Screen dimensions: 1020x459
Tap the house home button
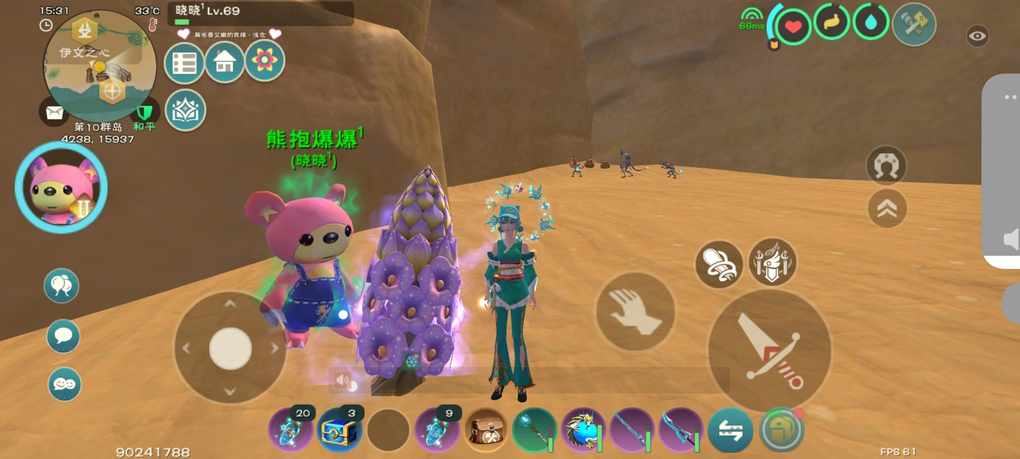pyautogui.click(x=225, y=62)
